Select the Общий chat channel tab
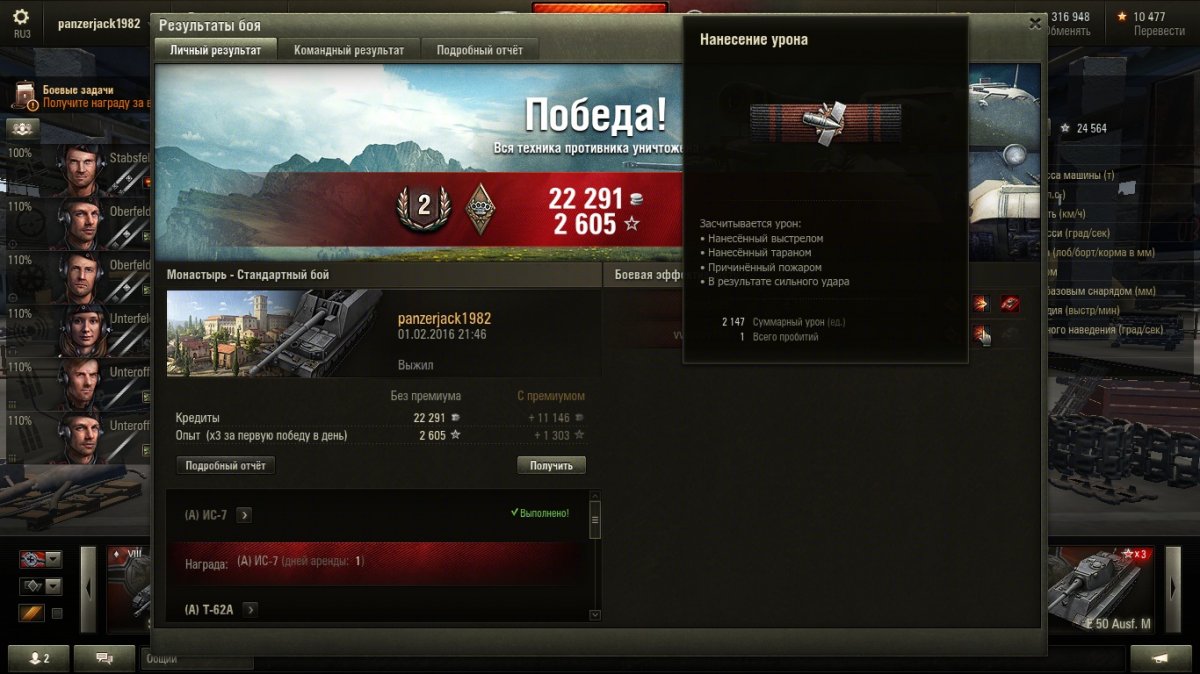The height and width of the screenshot is (674, 1200). point(196,660)
